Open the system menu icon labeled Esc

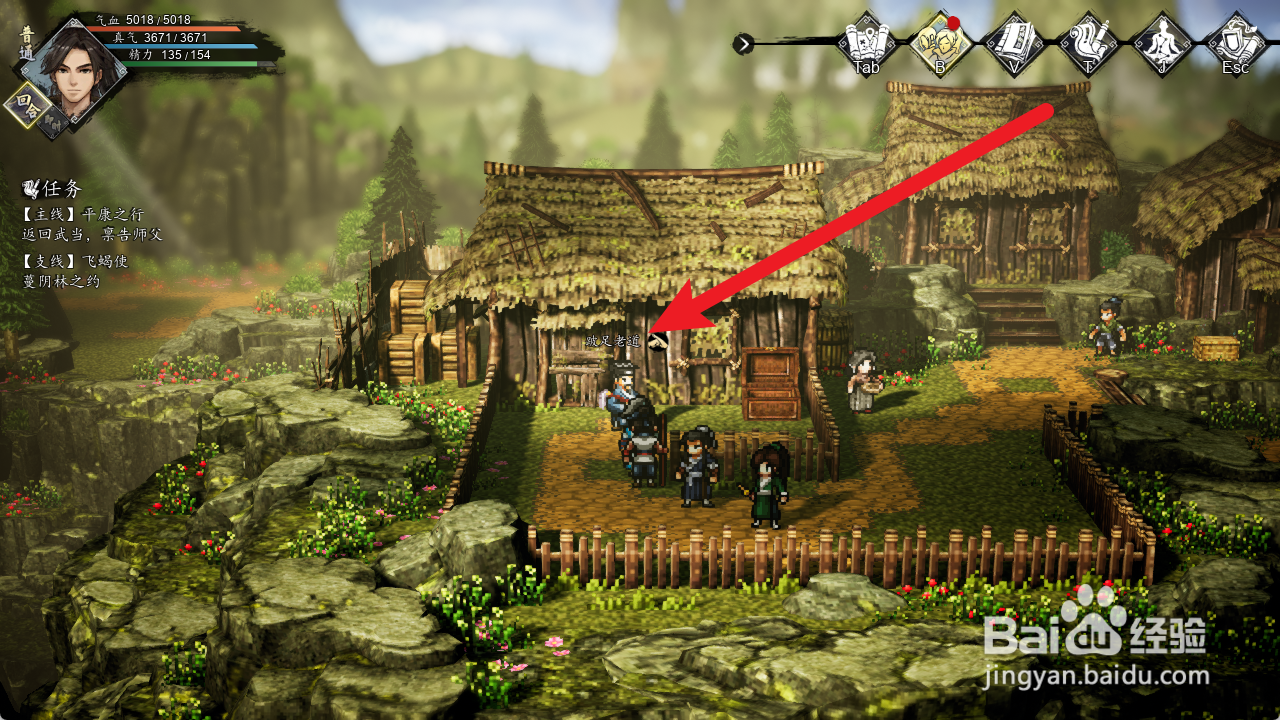coord(1235,42)
